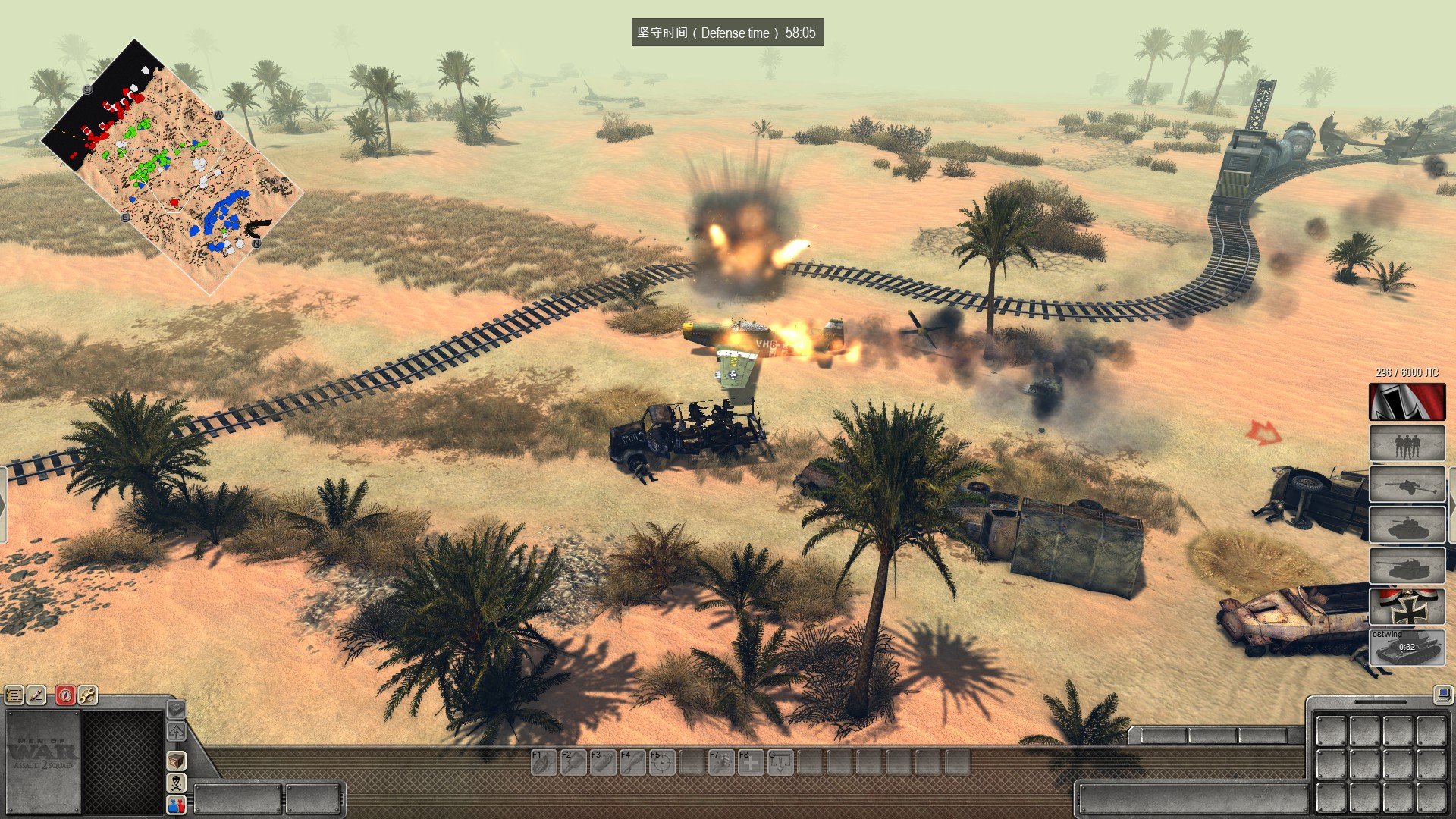The height and width of the screenshot is (819, 1456).
Task: Choose the artillery gun reinforcement category
Action: [x=1407, y=485]
